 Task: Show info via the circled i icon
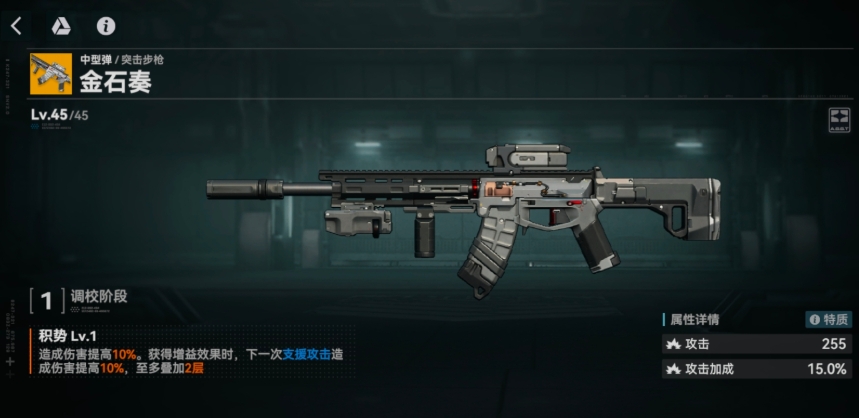pos(105,26)
